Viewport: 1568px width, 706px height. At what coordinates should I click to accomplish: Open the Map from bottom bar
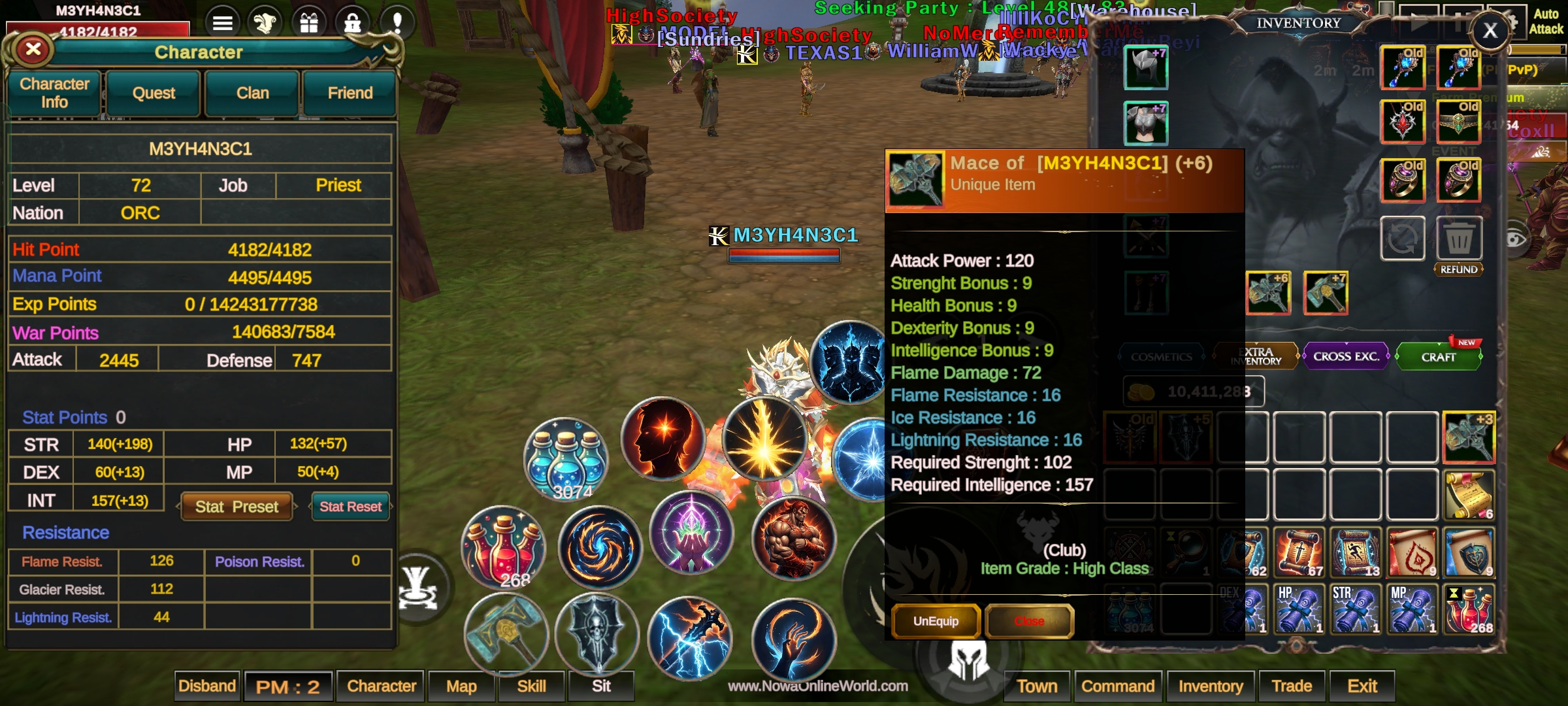[x=461, y=686]
